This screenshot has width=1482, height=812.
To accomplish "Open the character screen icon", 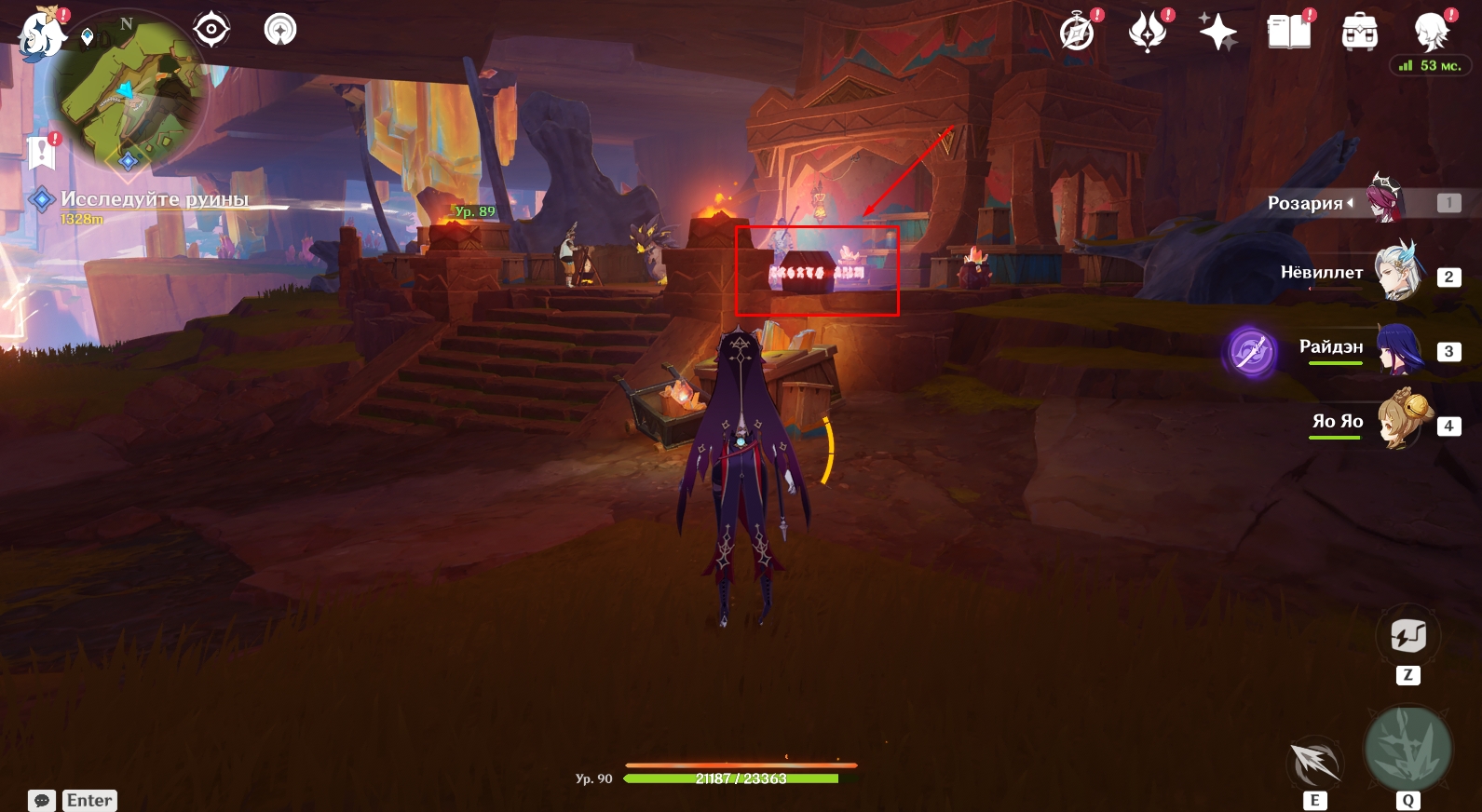I will (x=1431, y=33).
